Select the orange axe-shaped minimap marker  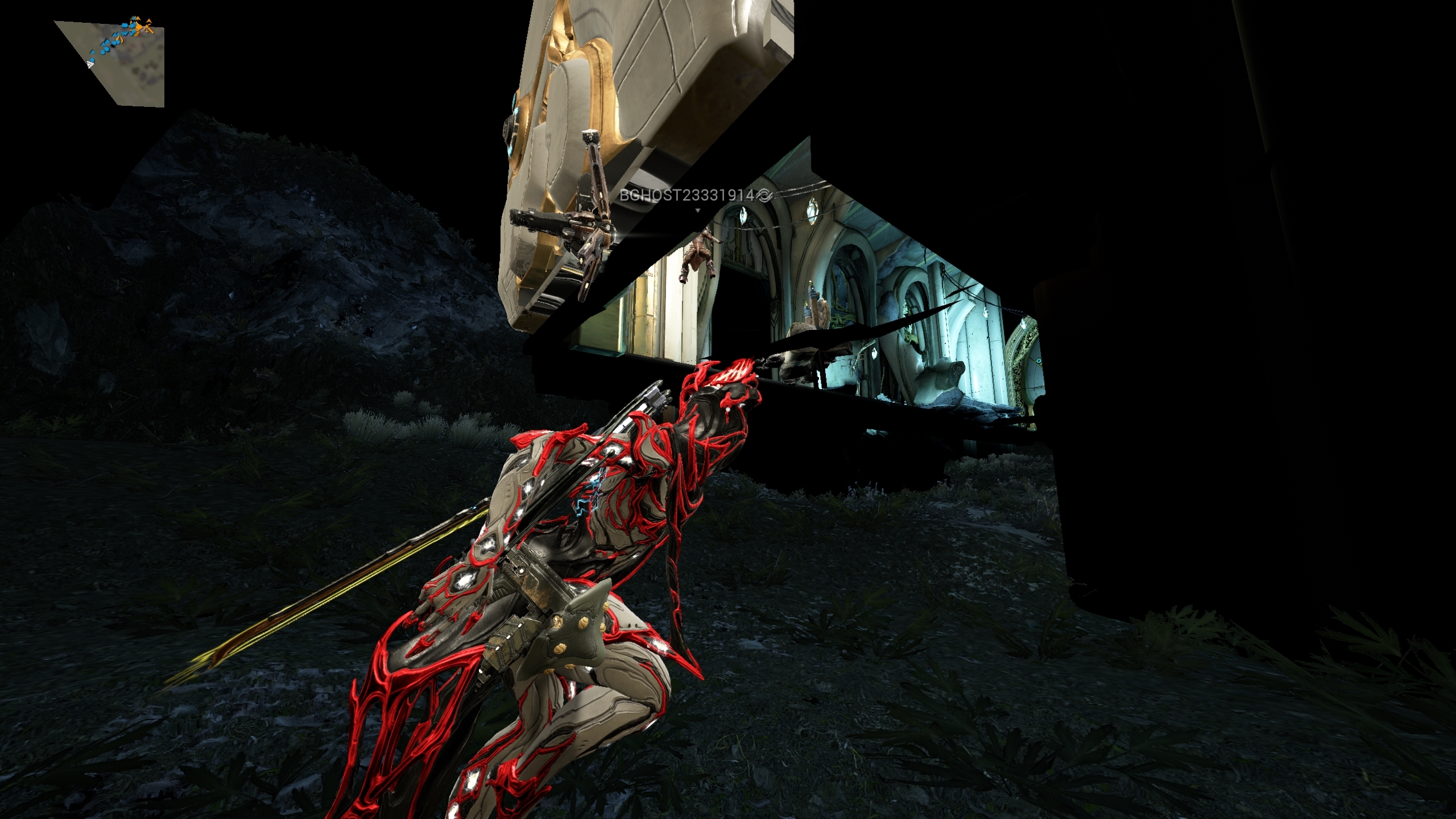coord(149,29)
